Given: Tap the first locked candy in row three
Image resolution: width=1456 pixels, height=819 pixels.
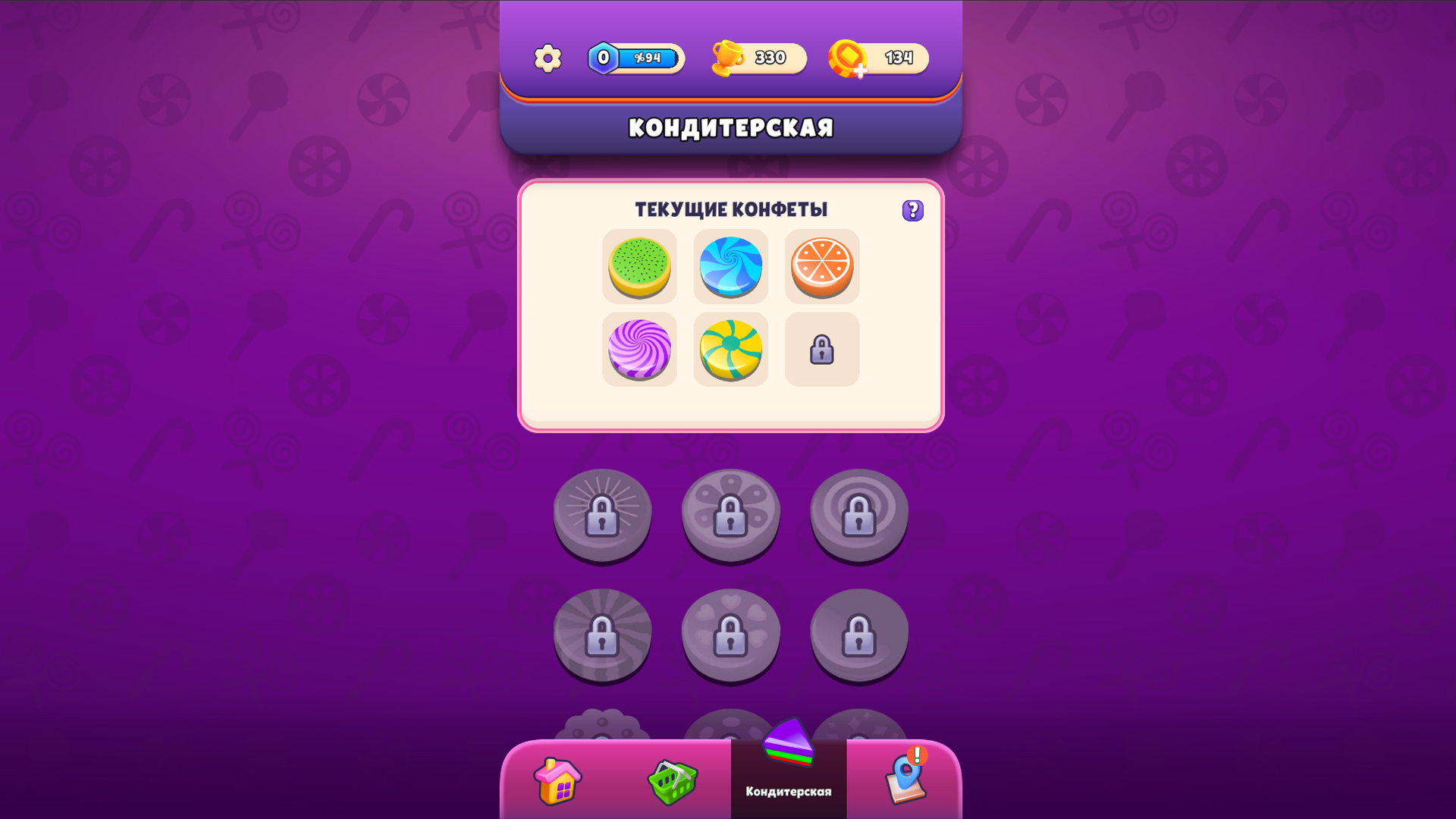Looking at the screenshot, I should tap(603, 724).
